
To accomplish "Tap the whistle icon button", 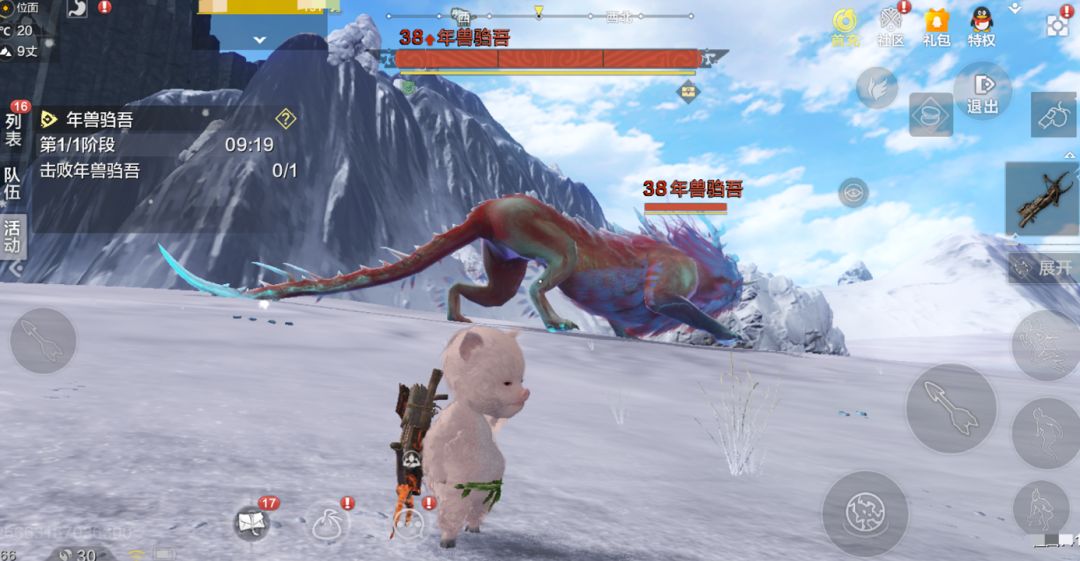I will pyautogui.click(x=1053, y=115).
